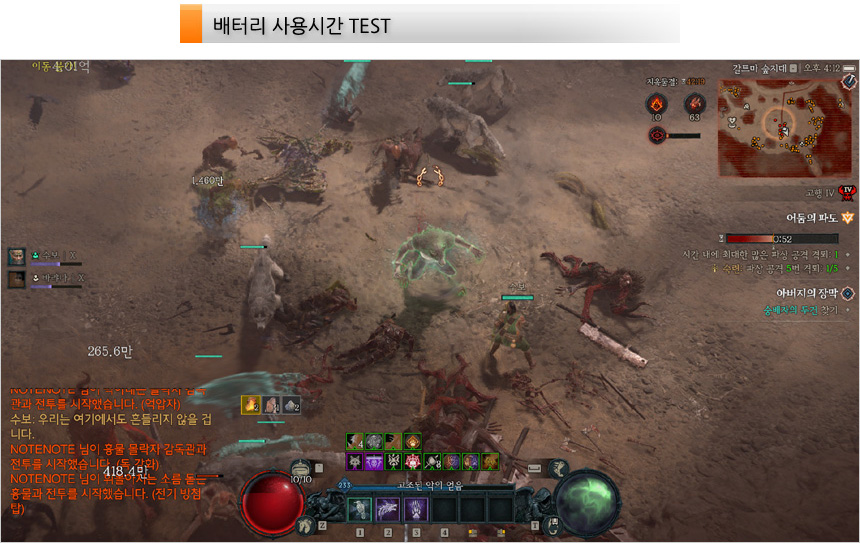Click the red eye threat meter icon
Image resolution: width=860 pixels, height=548 pixels.
pos(657,135)
